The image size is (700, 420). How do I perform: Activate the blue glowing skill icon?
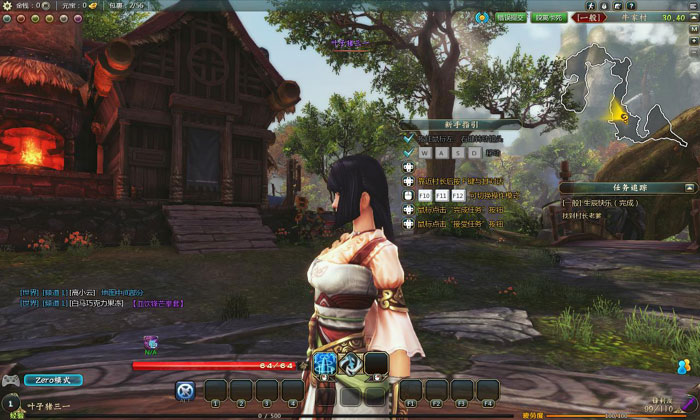[325, 364]
